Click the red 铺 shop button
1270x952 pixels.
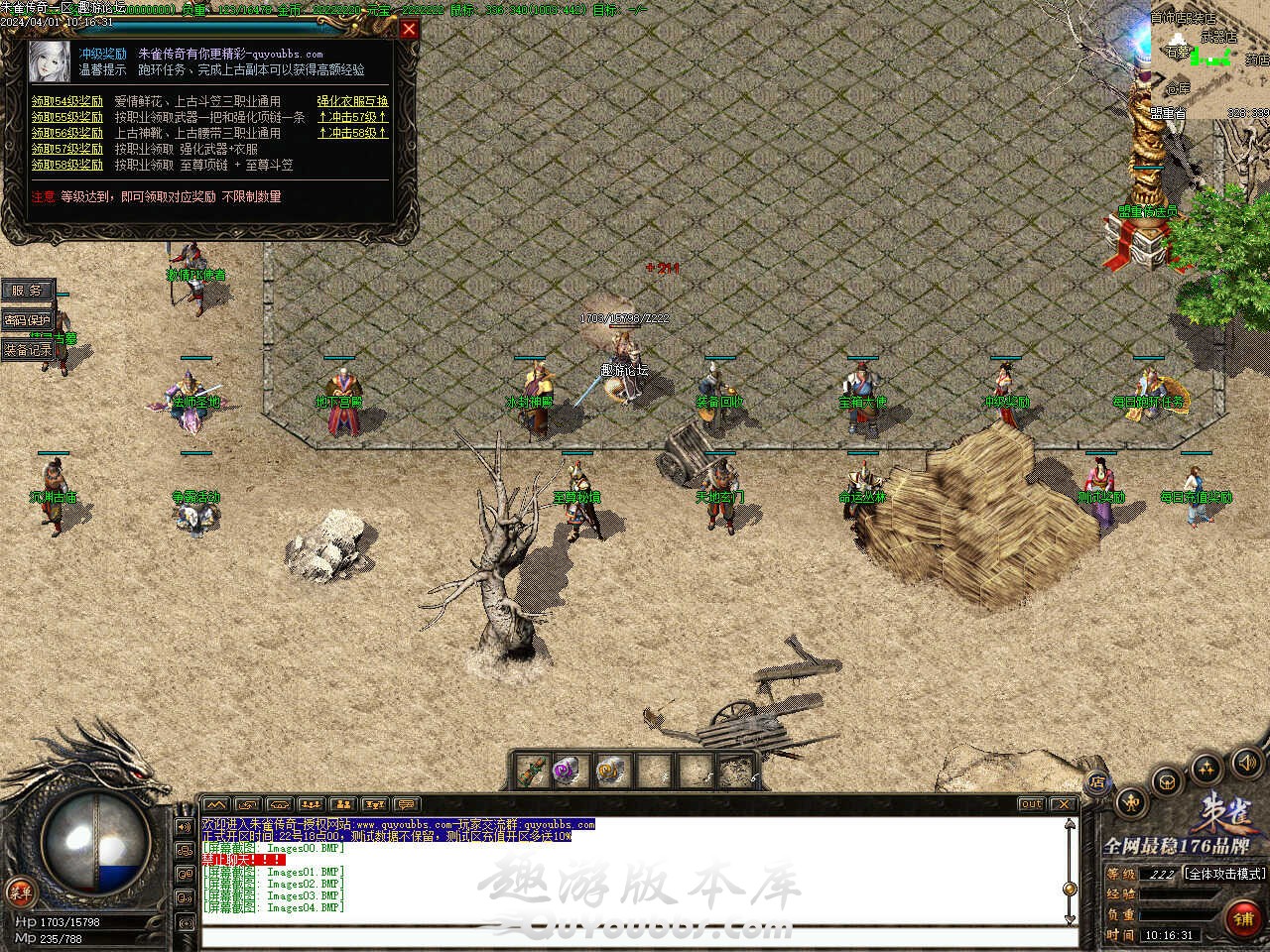[1243, 918]
